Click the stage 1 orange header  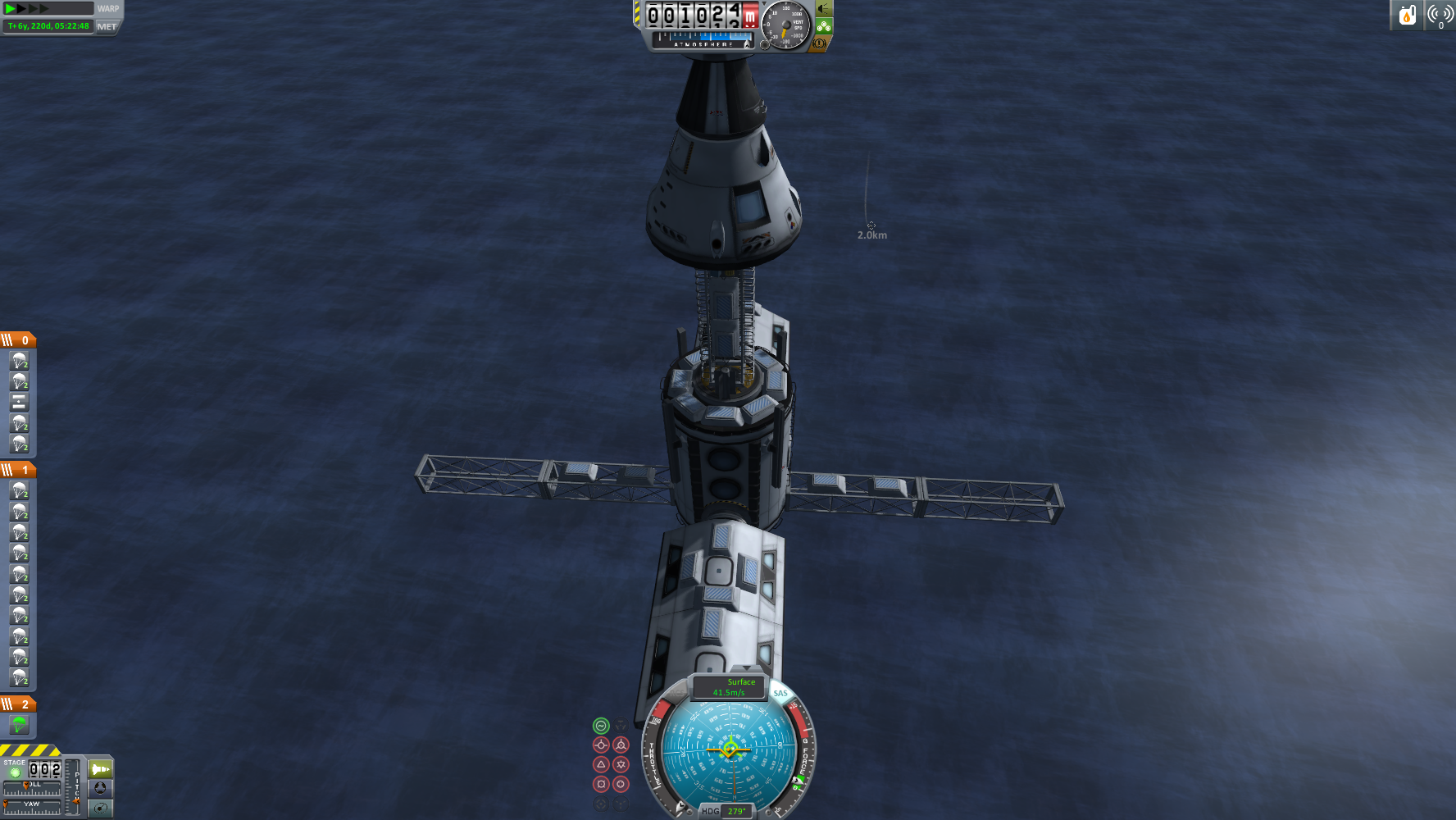(18, 469)
